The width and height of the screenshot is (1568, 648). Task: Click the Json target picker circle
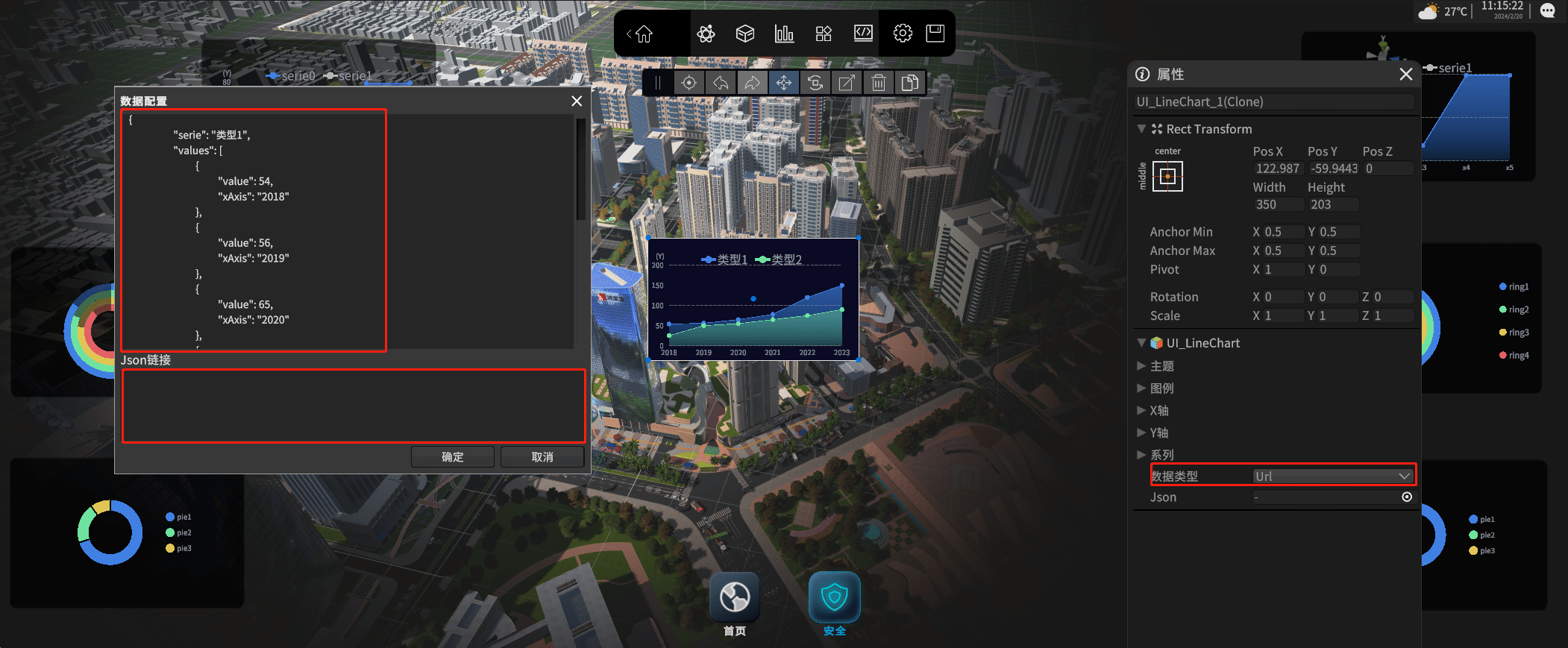[1407, 497]
